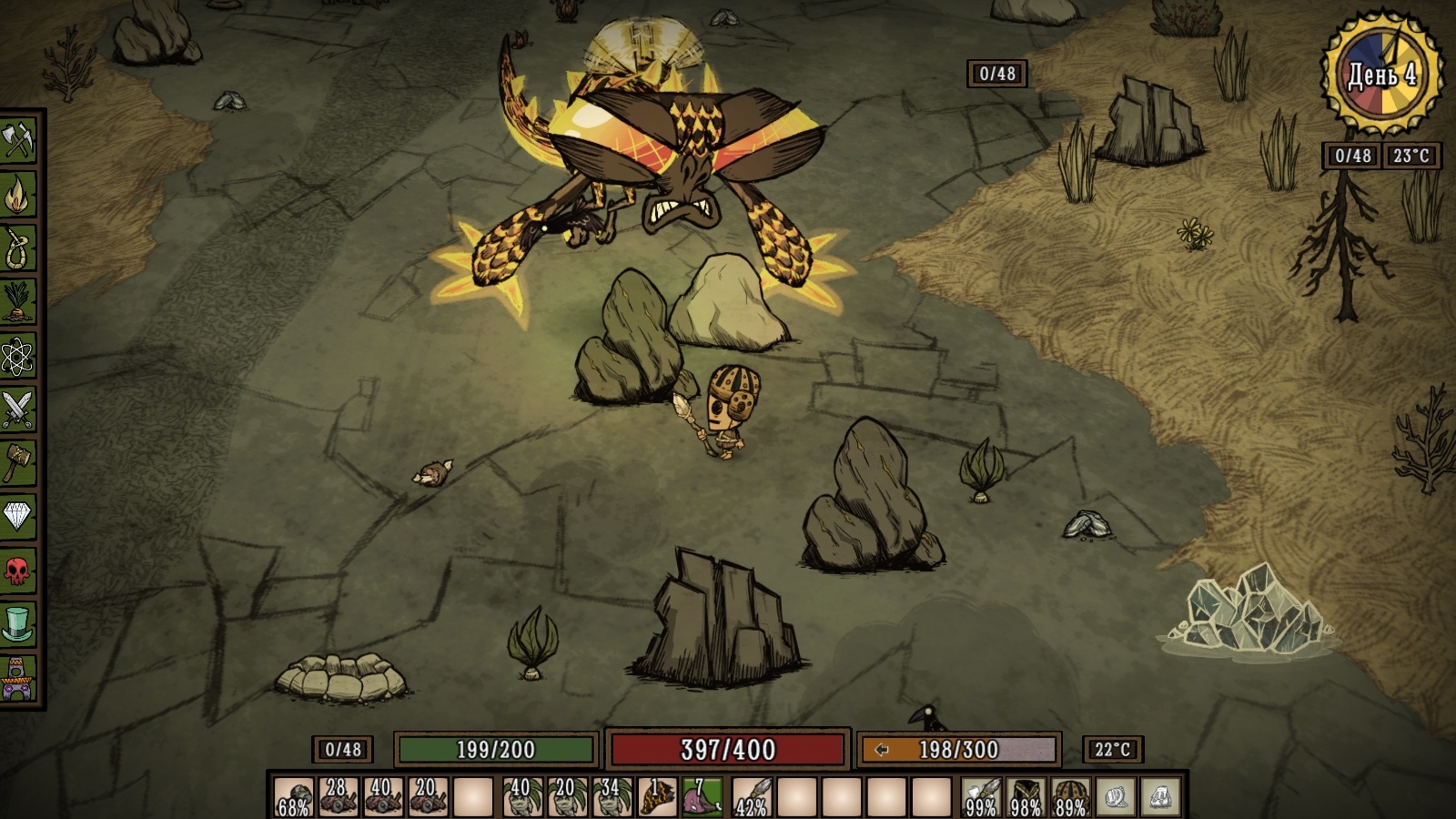Select the Survival rope-trap tab

[18, 248]
